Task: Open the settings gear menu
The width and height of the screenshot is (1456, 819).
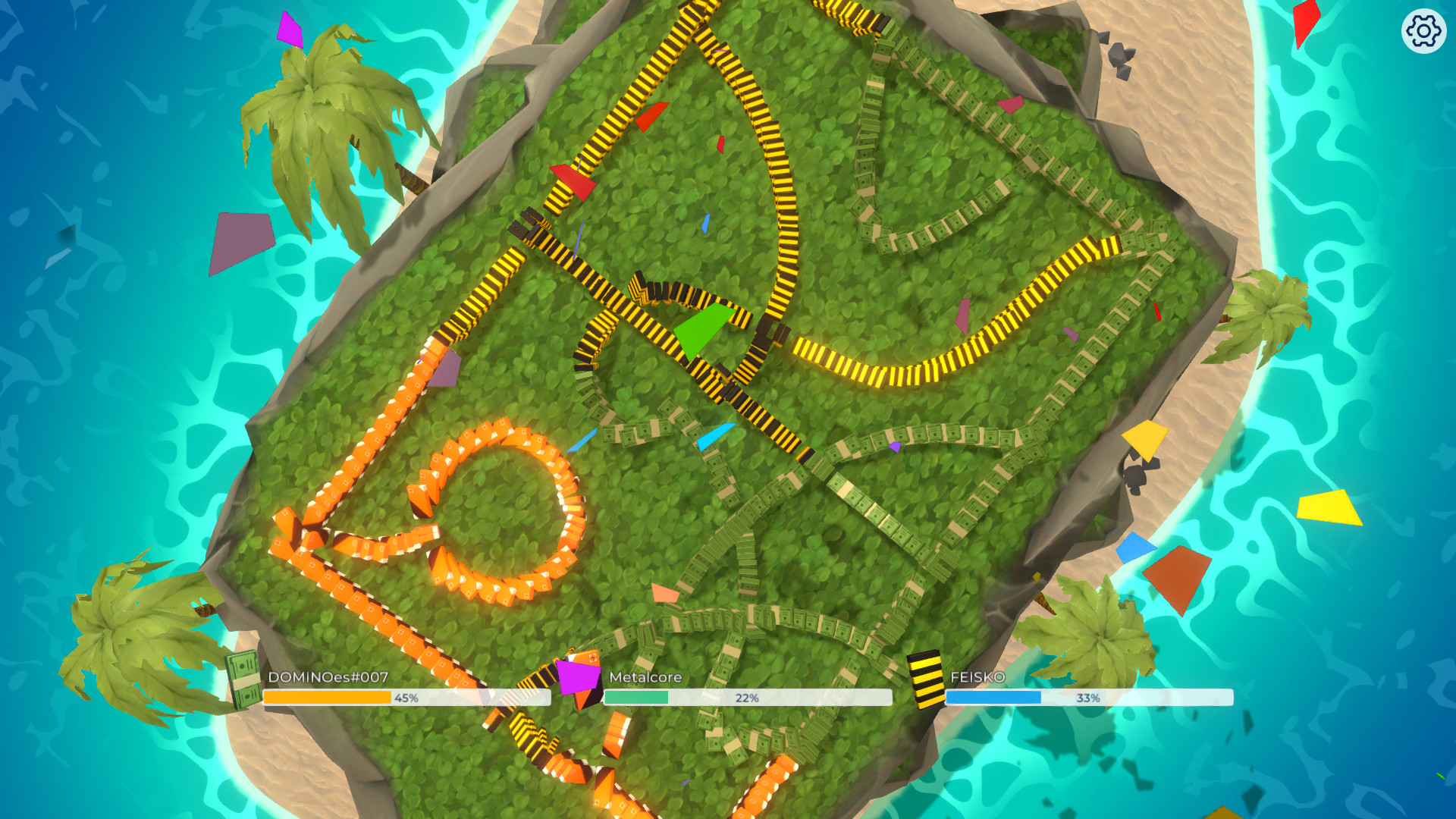Action: 1423,32
